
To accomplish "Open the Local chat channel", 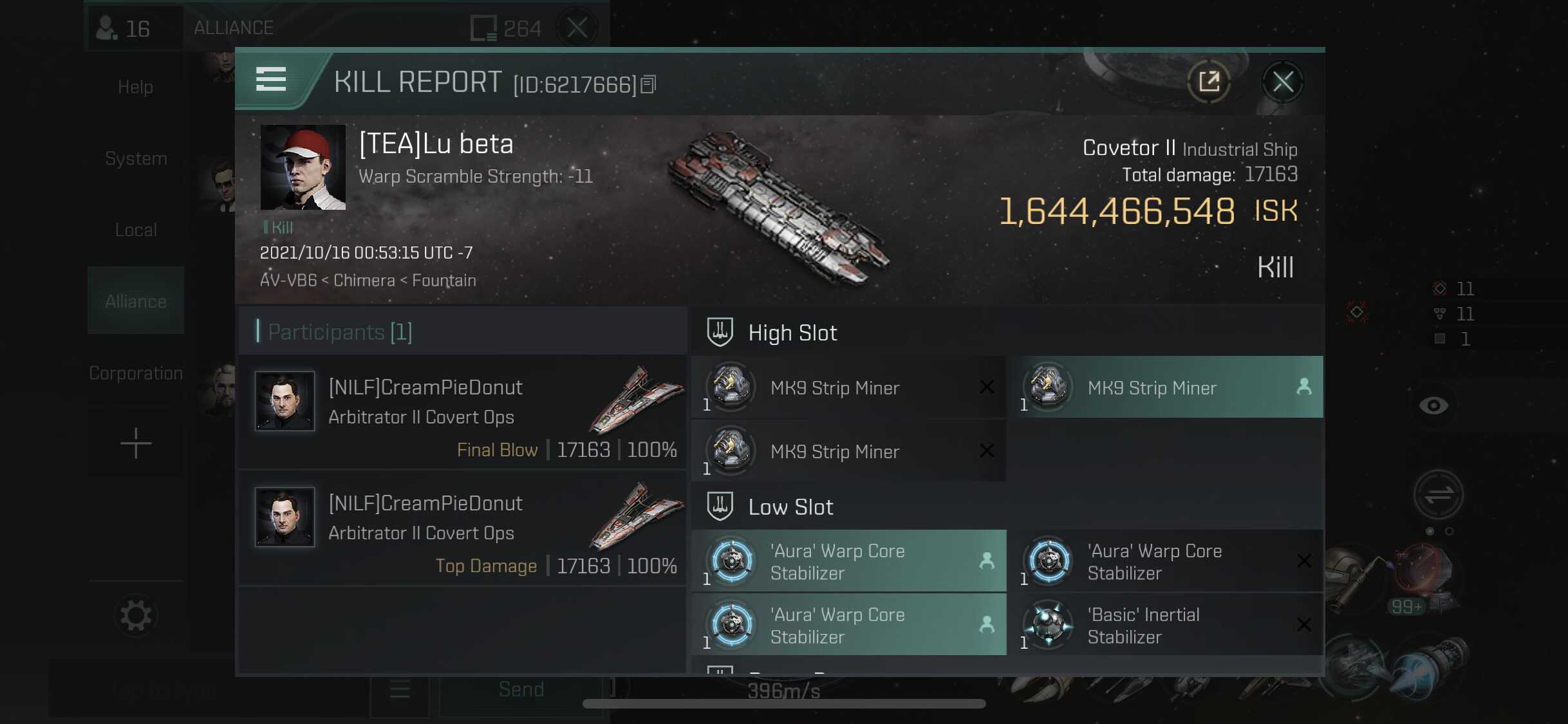I will [135, 230].
